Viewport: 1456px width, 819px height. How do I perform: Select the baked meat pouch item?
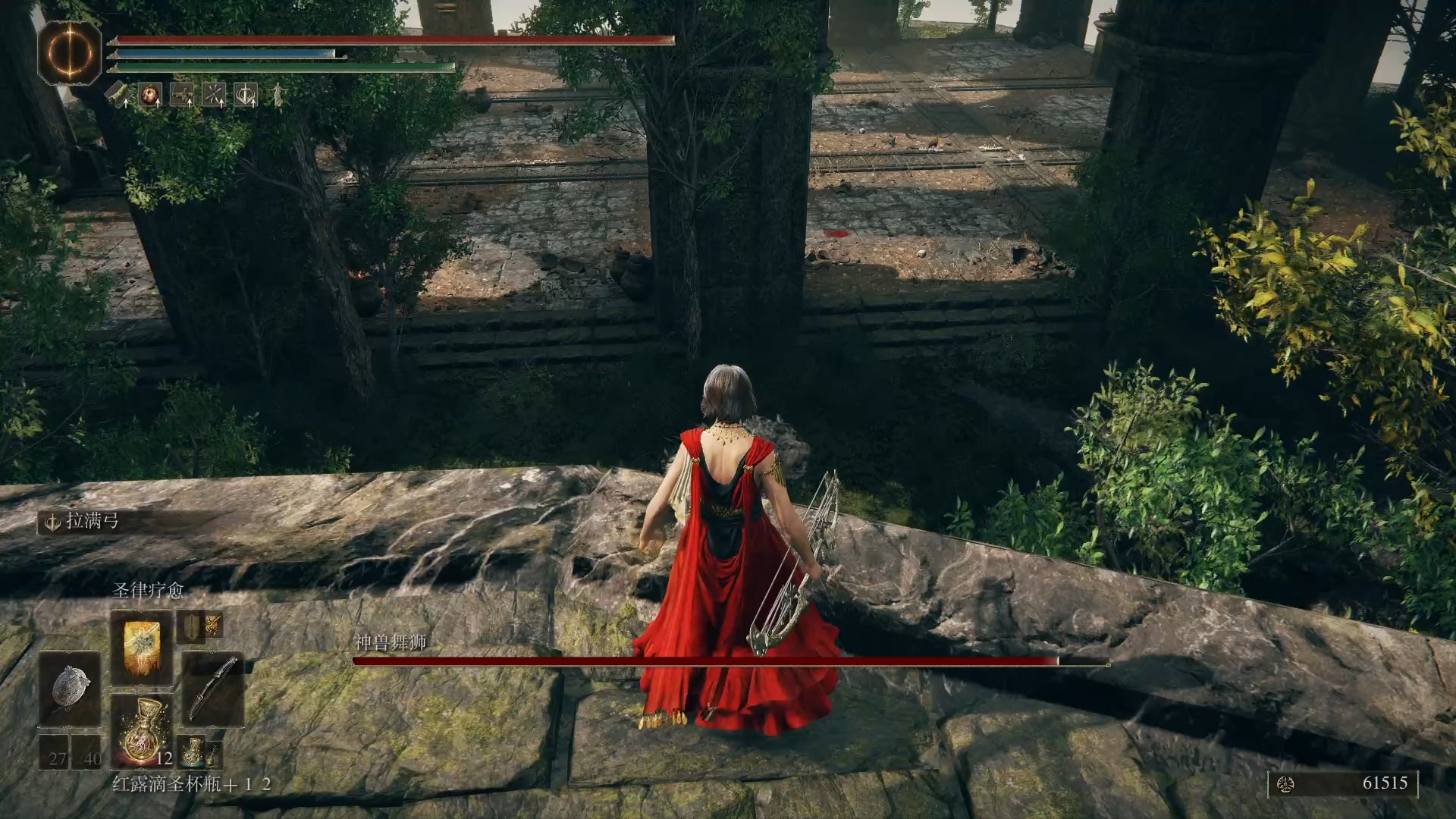(149, 94)
